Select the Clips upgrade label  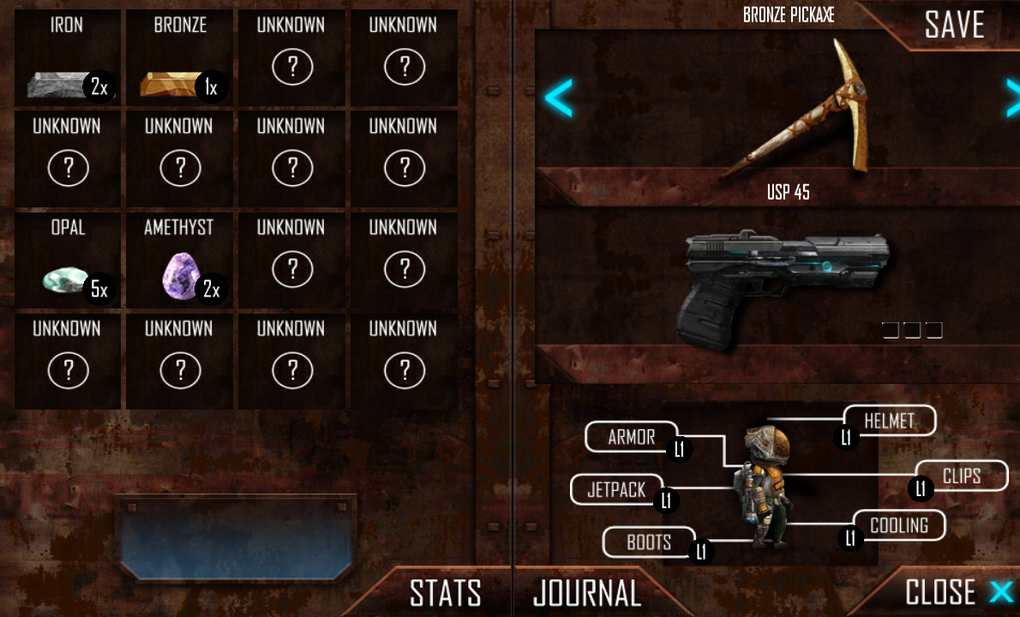click(x=961, y=476)
